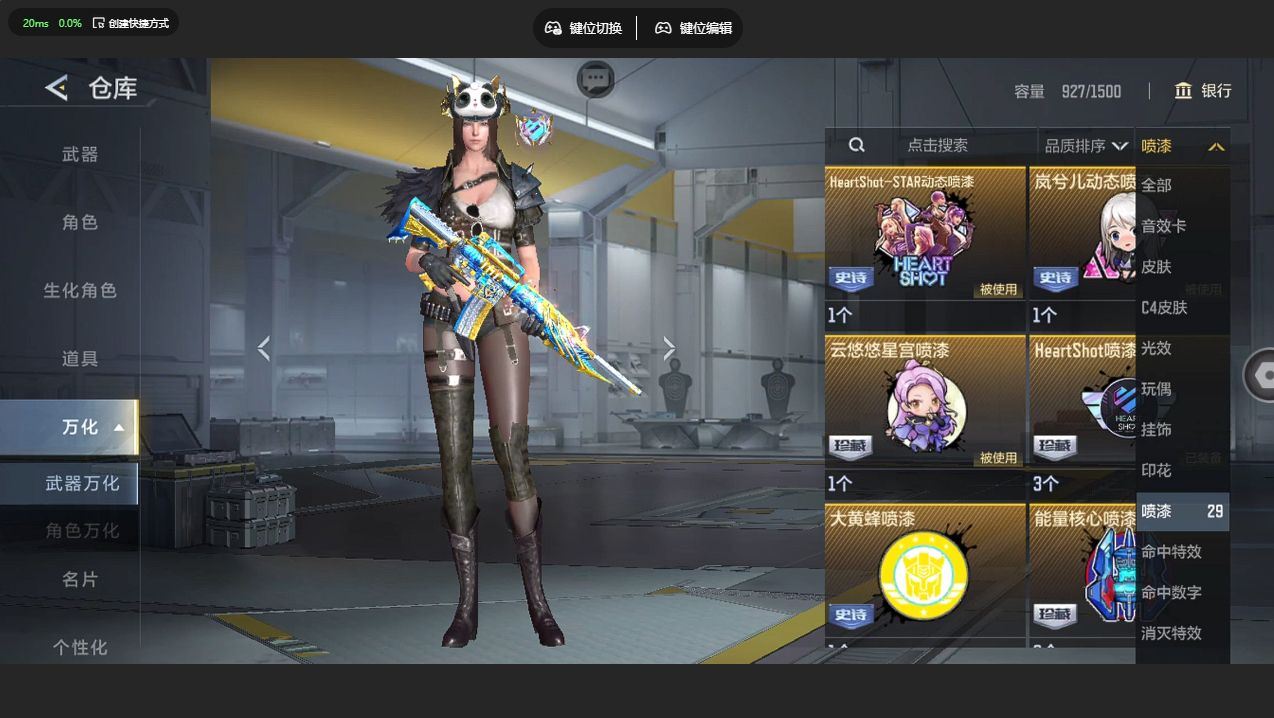
Task: Choose the 角色万化 sub-category
Action: (x=82, y=530)
